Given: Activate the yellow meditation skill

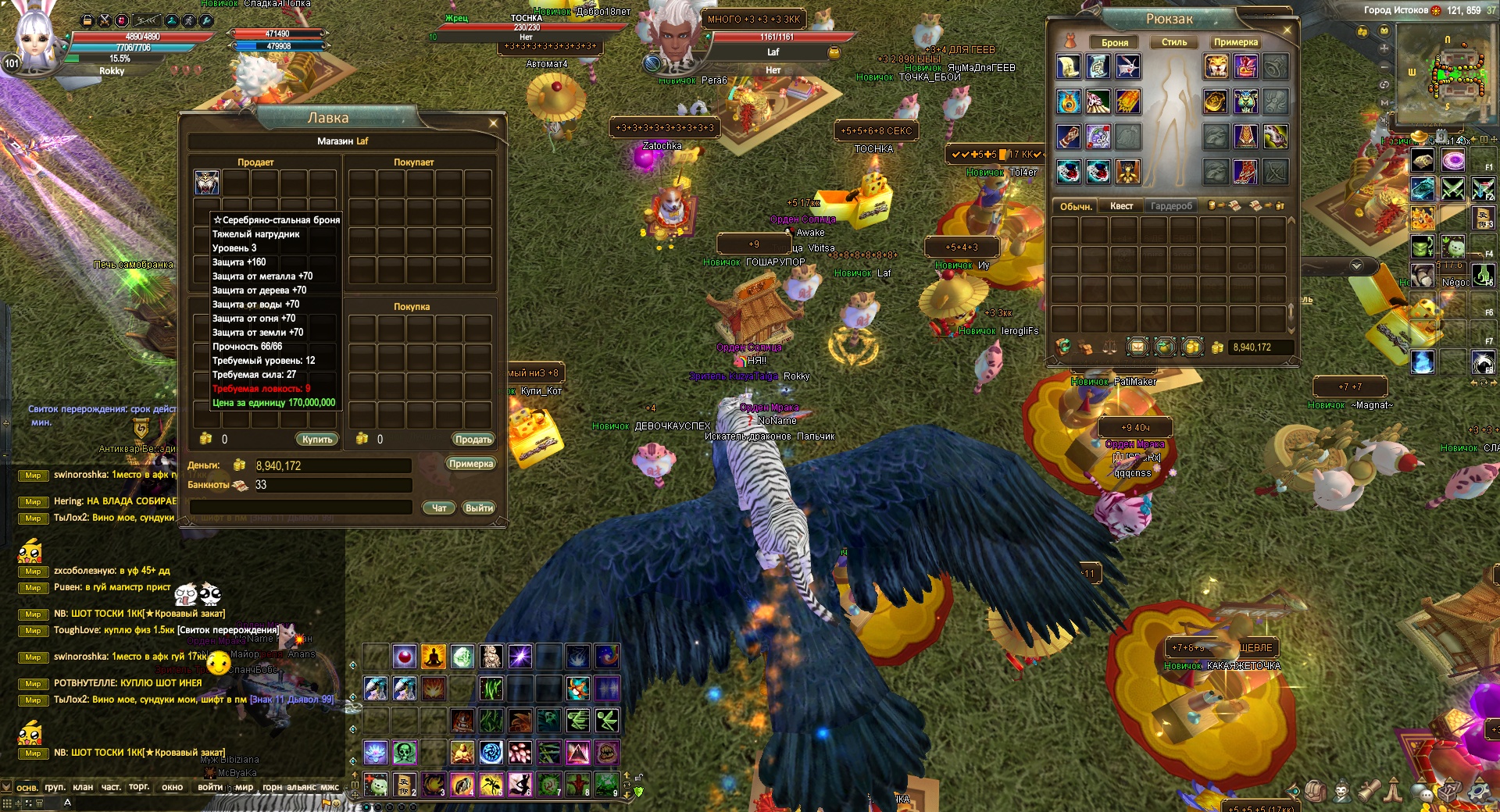Looking at the screenshot, I should (434, 657).
